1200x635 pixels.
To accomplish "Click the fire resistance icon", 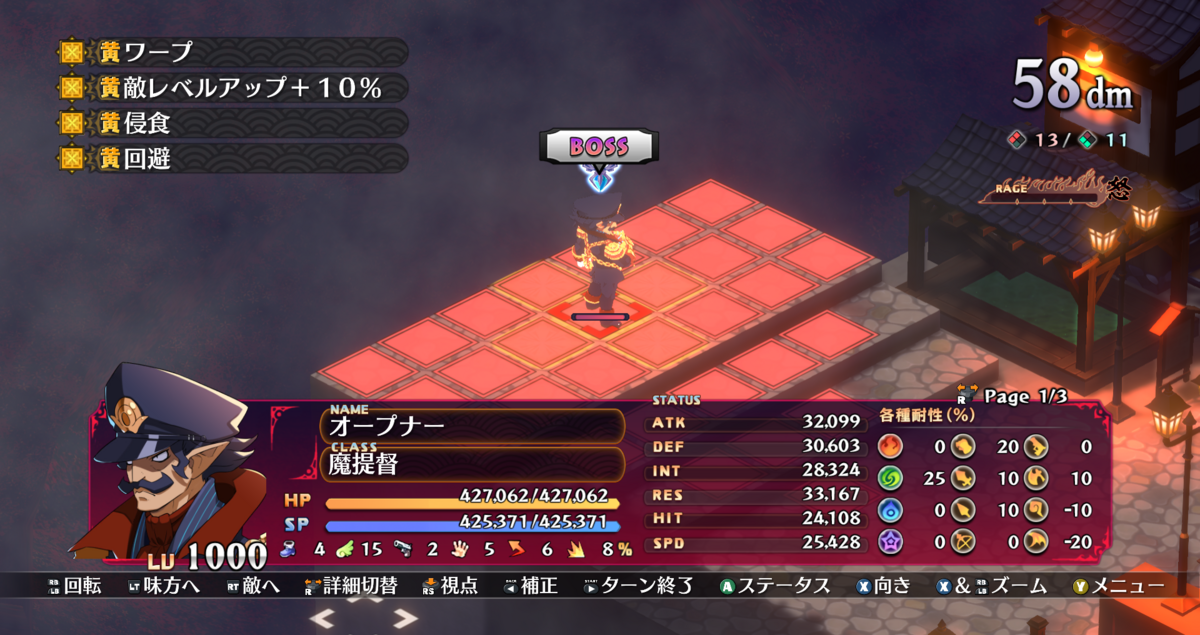I will (890, 447).
